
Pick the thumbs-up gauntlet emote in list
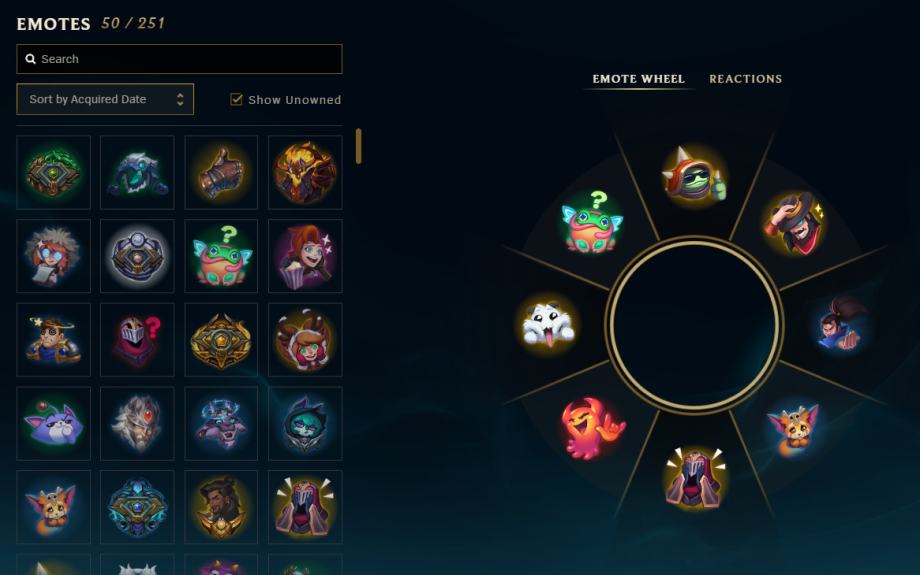(x=221, y=172)
